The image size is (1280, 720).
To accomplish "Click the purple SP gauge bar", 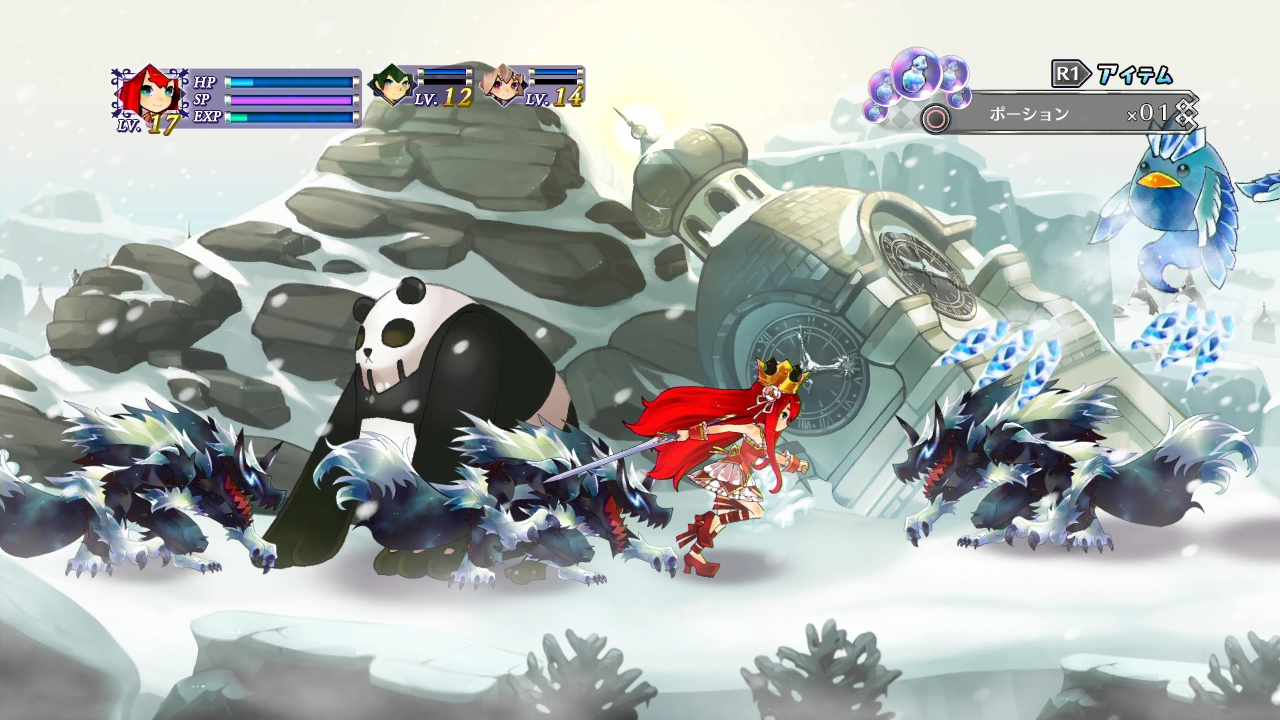I will coord(290,99).
